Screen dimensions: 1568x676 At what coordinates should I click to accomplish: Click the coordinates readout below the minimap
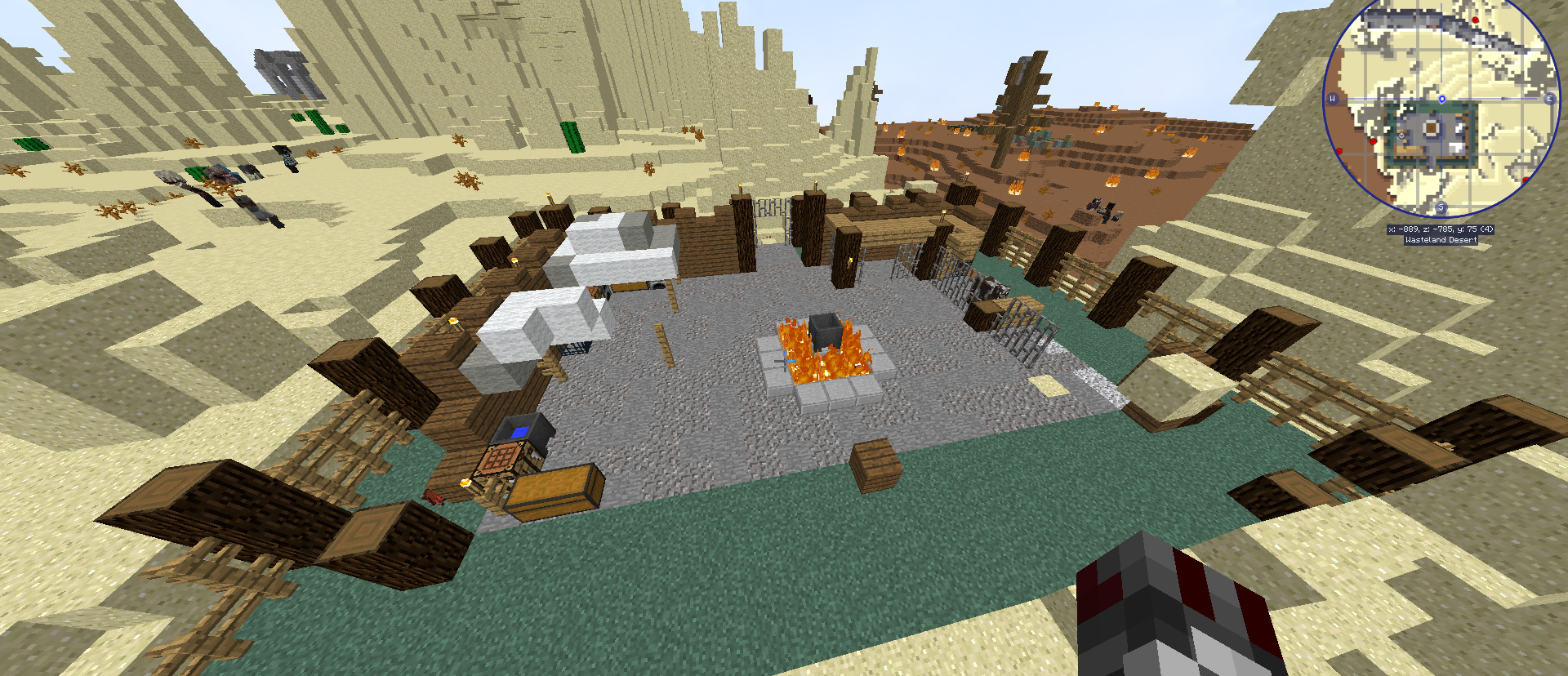click(x=1440, y=229)
